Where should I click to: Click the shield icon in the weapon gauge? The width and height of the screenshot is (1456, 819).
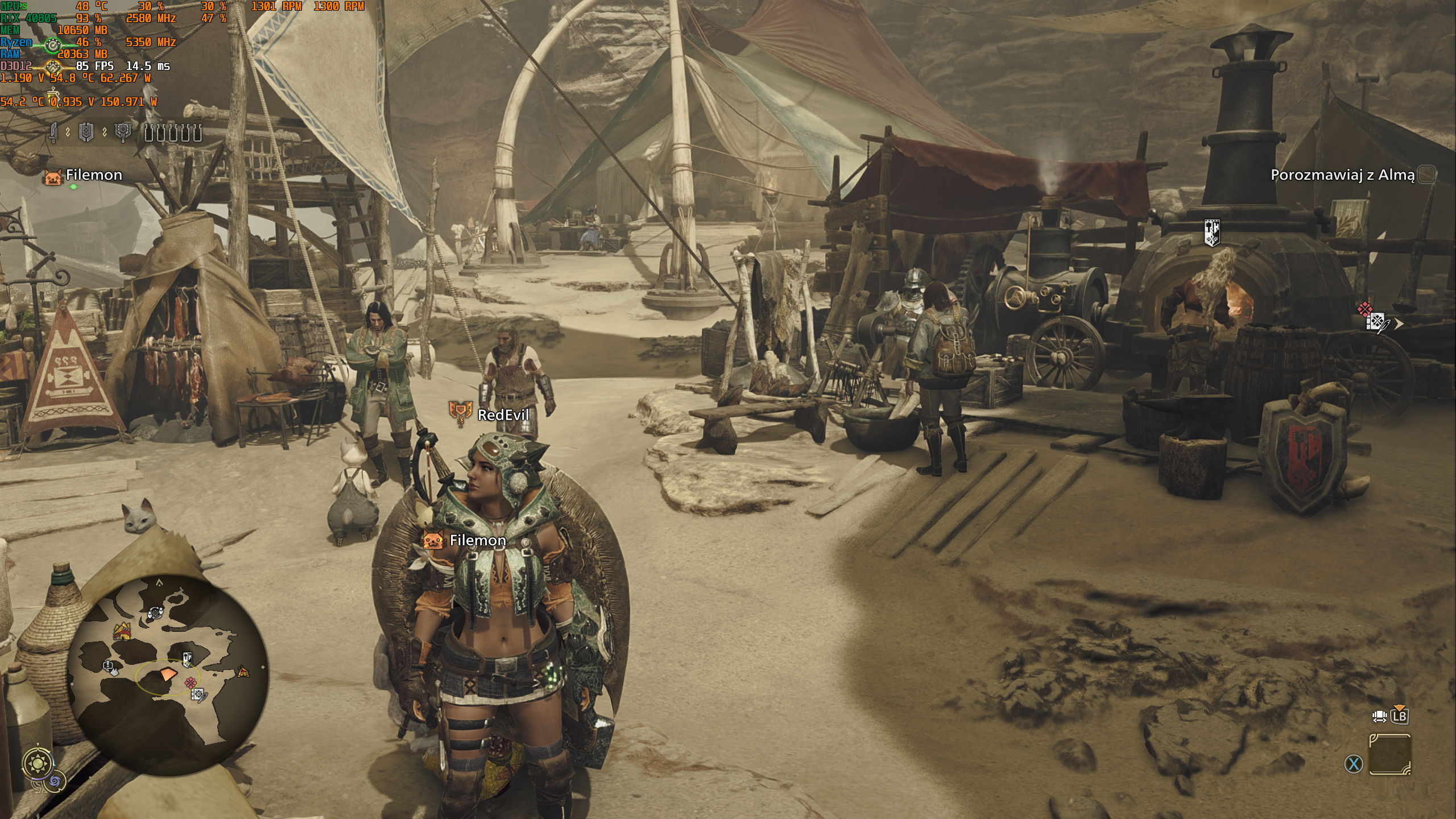tap(86, 133)
